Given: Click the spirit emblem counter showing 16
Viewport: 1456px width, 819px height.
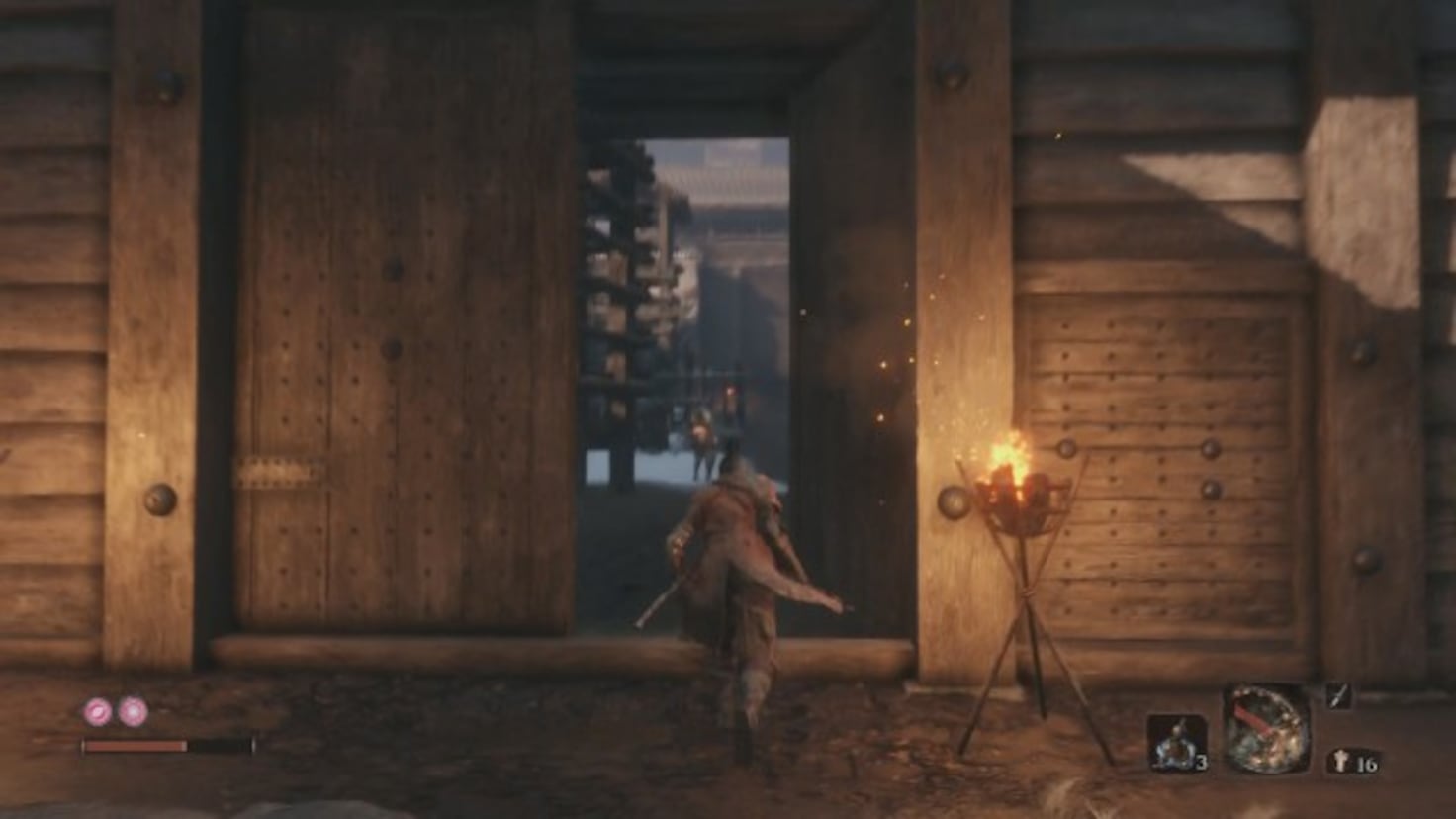Looking at the screenshot, I should pyautogui.click(x=1357, y=760).
